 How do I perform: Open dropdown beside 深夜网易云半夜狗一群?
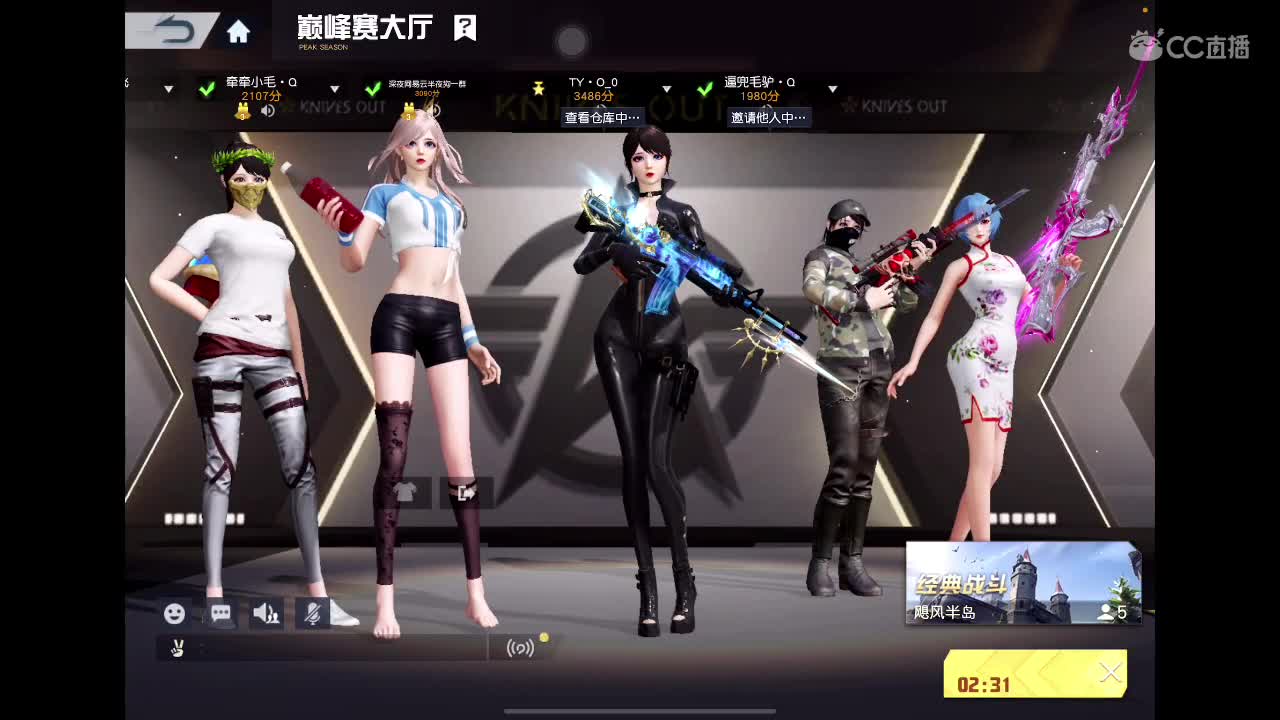click(335, 88)
